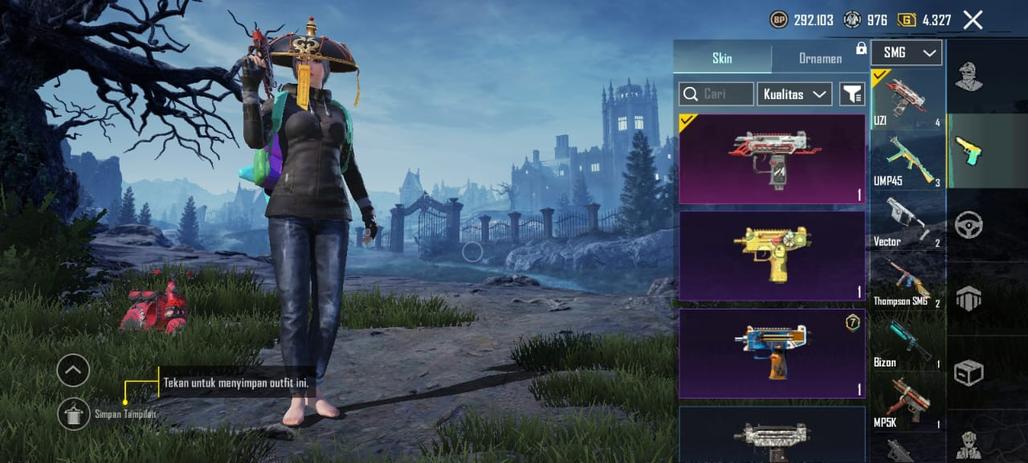Screen dimensions: 1028x463
Task: Open the locked Ornamen tab
Action: (x=820, y=58)
